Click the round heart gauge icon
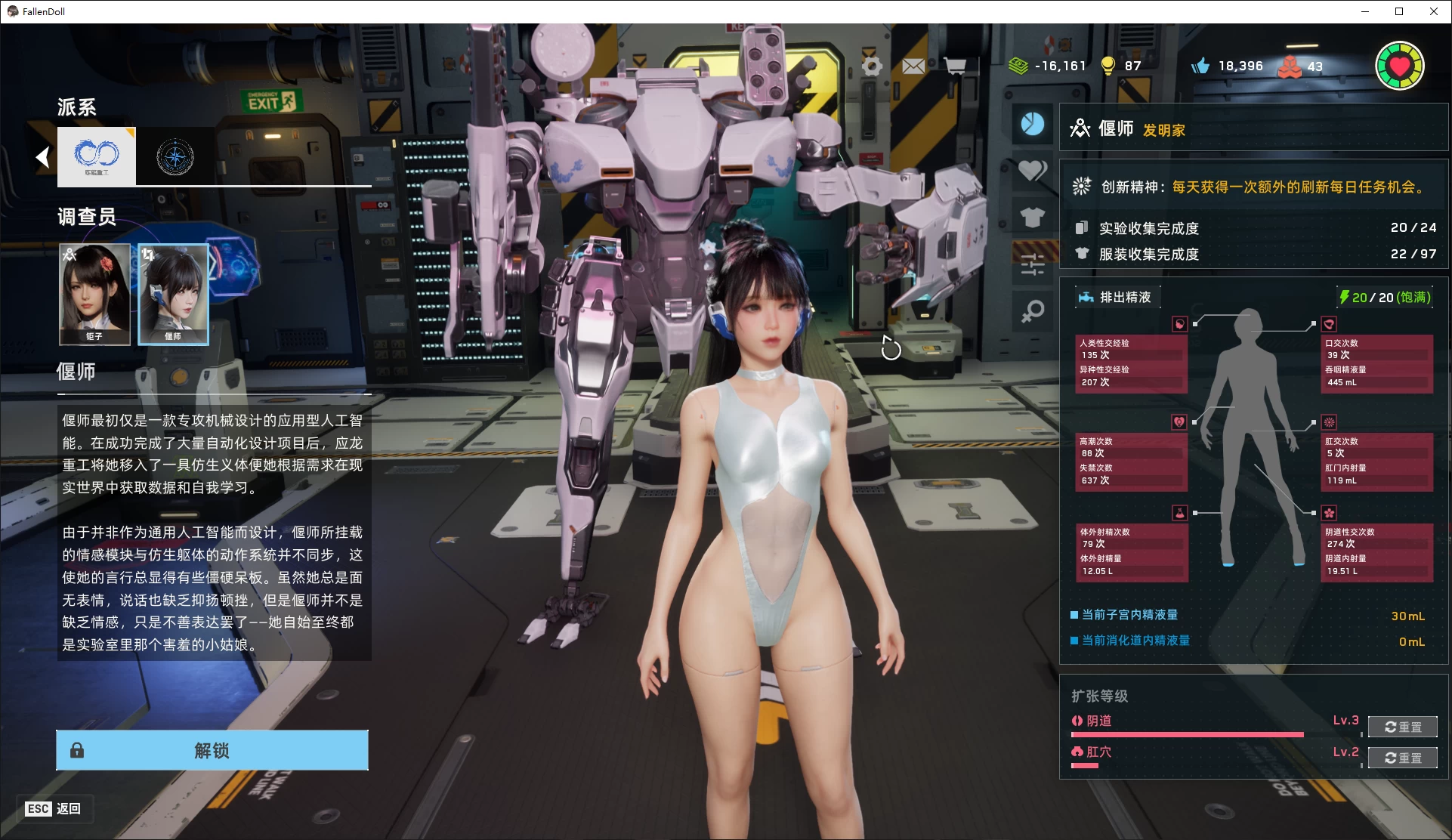The width and height of the screenshot is (1452, 840). [1399, 66]
